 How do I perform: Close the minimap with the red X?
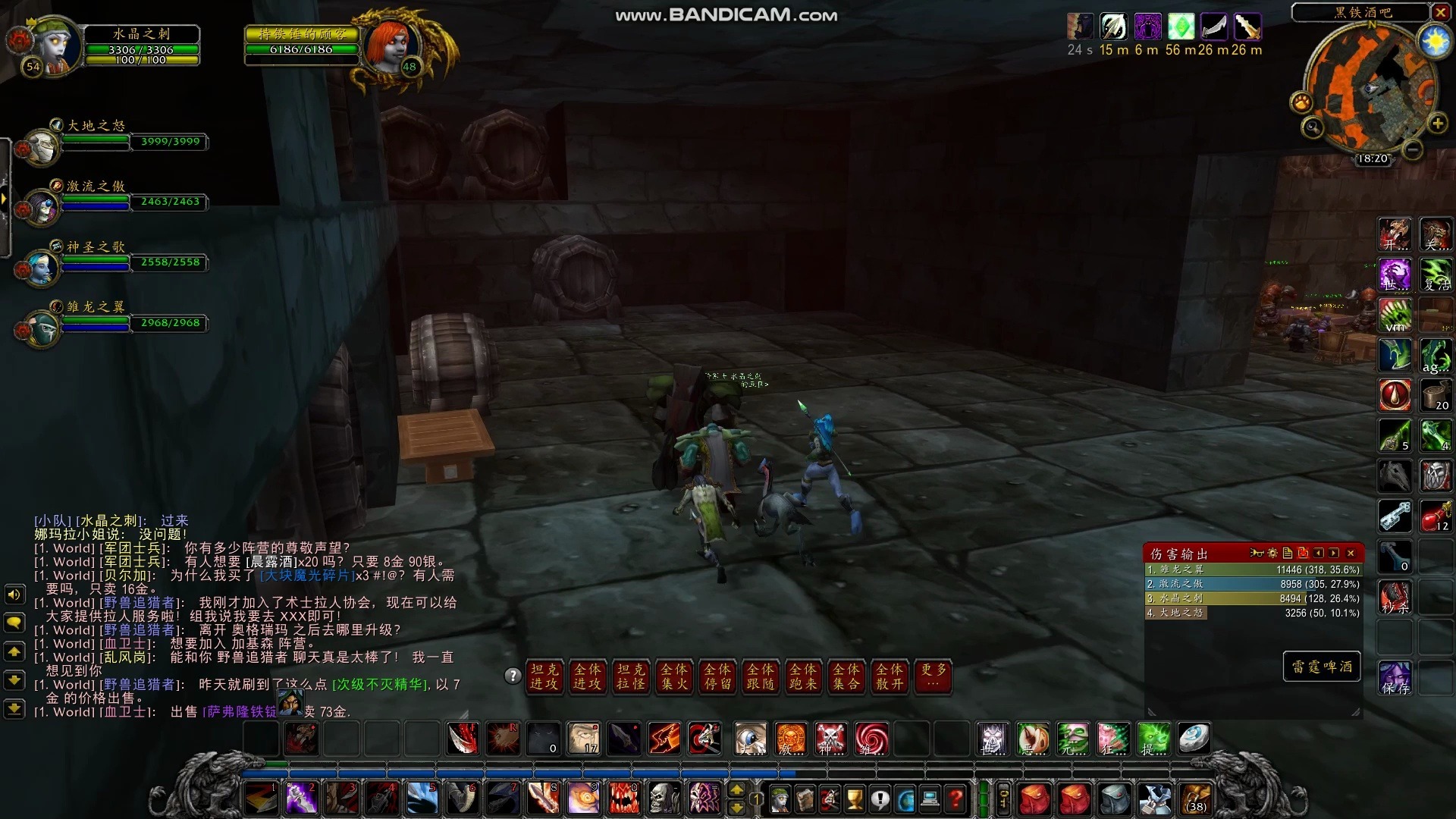(x=1440, y=12)
